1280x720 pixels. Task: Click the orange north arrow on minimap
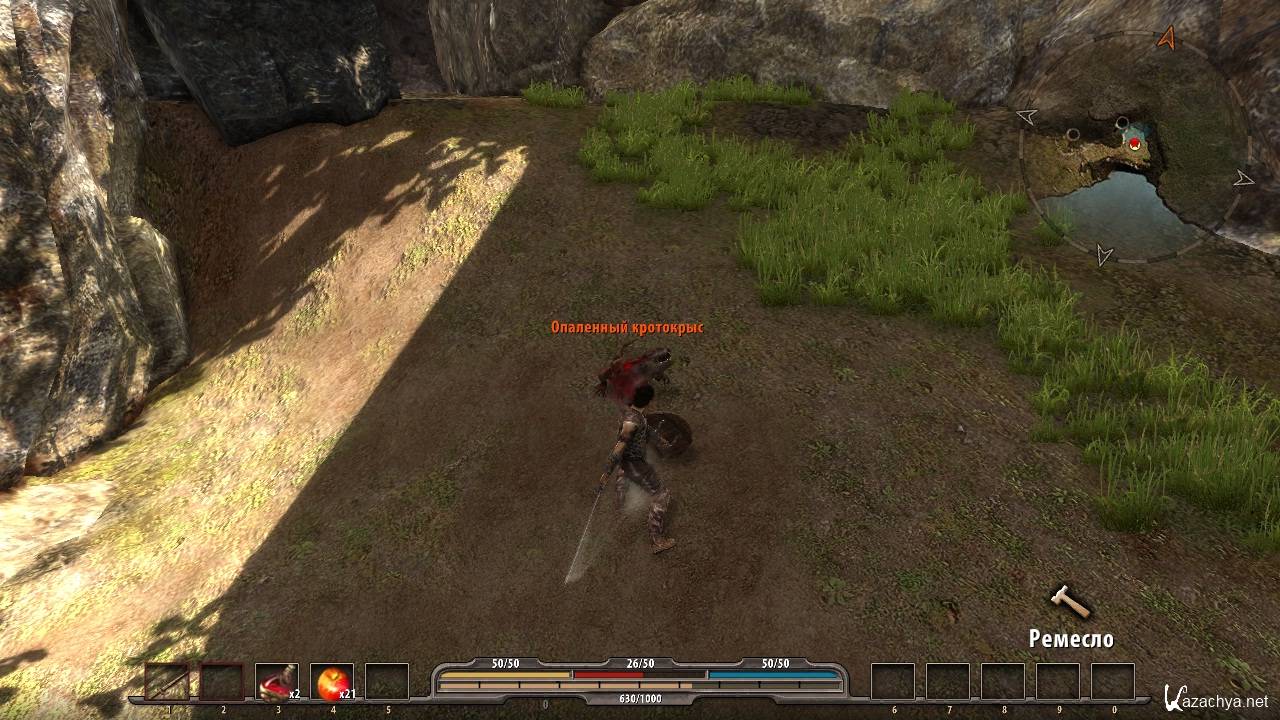[1166, 38]
